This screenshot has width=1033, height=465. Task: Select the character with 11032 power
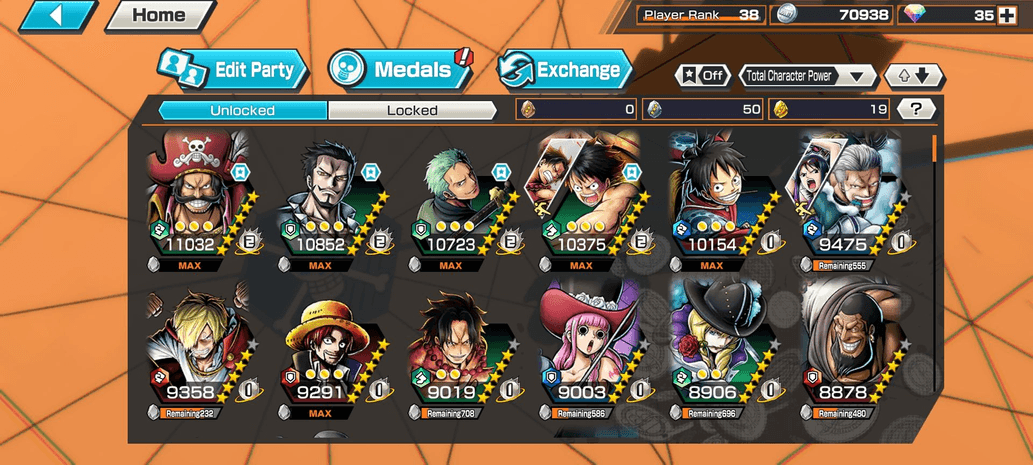click(x=197, y=200)
